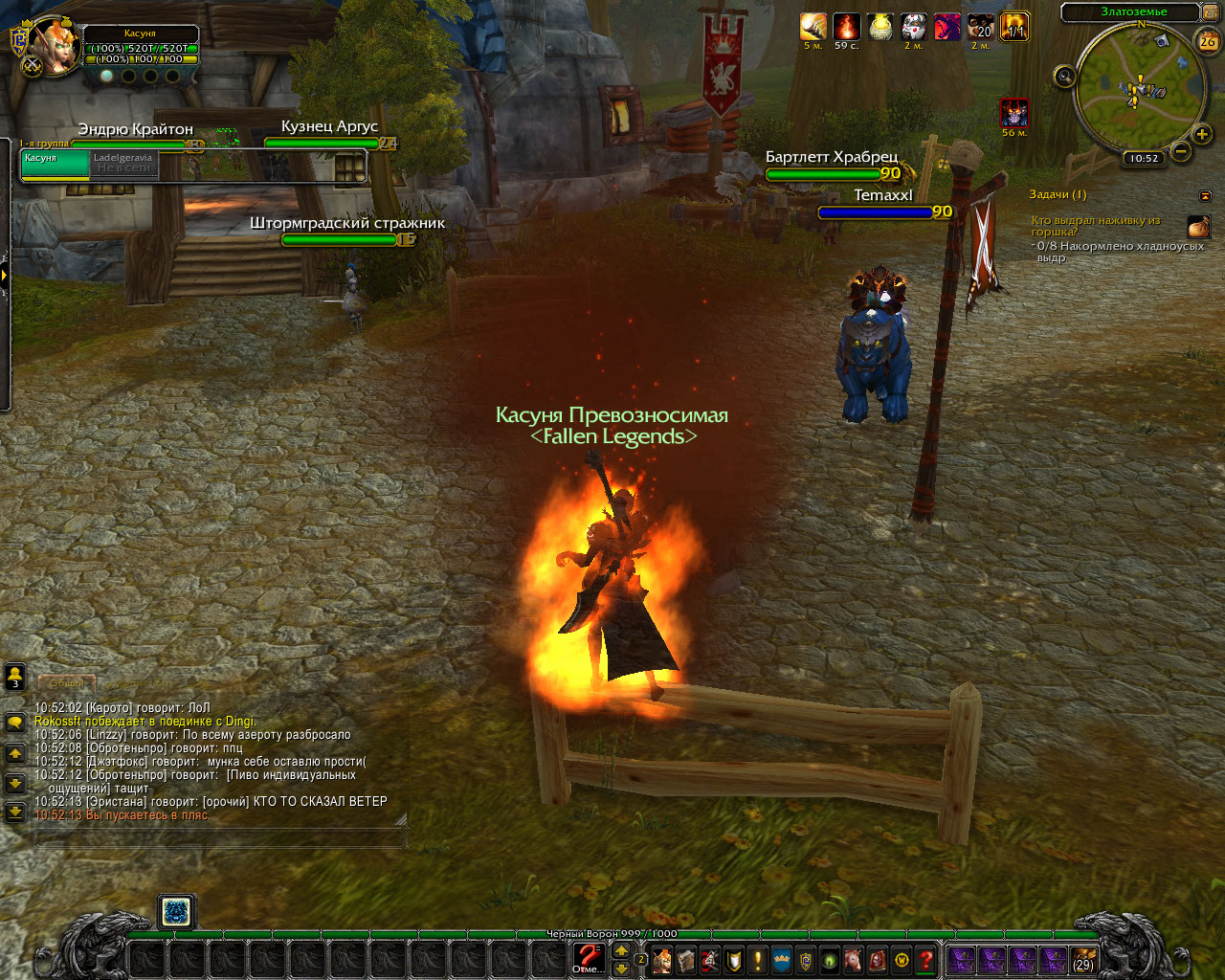
Task: Open the world map button beside Златоземье
Action: [x=1208, y=12]
